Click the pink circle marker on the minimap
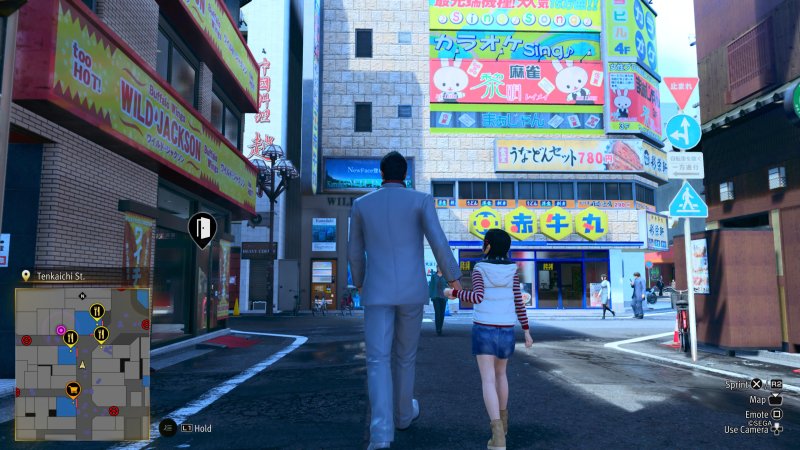This screenshot has width=800, height=450. click(x=61, y=329)
